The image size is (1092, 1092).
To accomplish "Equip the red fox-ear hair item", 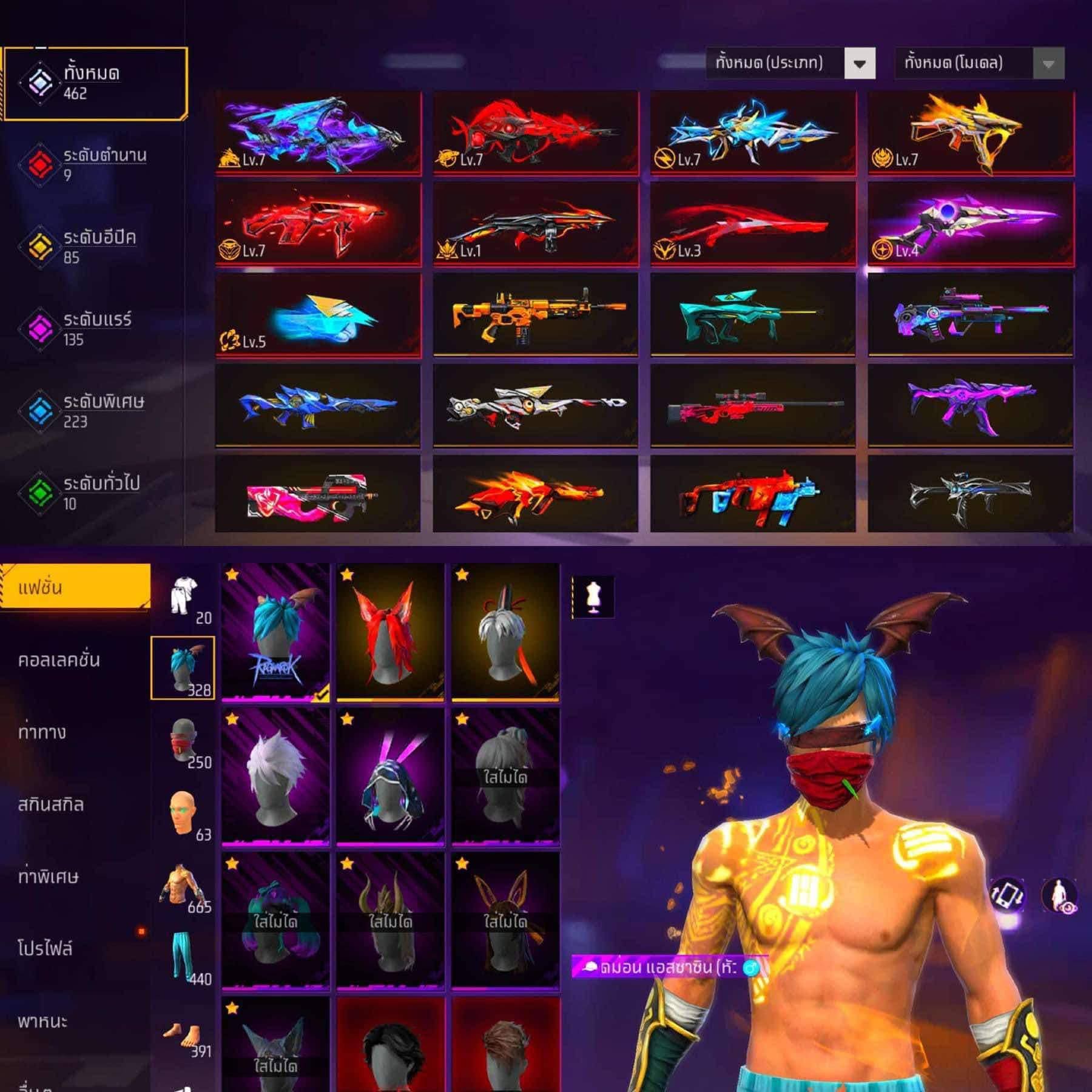I will [x=390, y=632].
